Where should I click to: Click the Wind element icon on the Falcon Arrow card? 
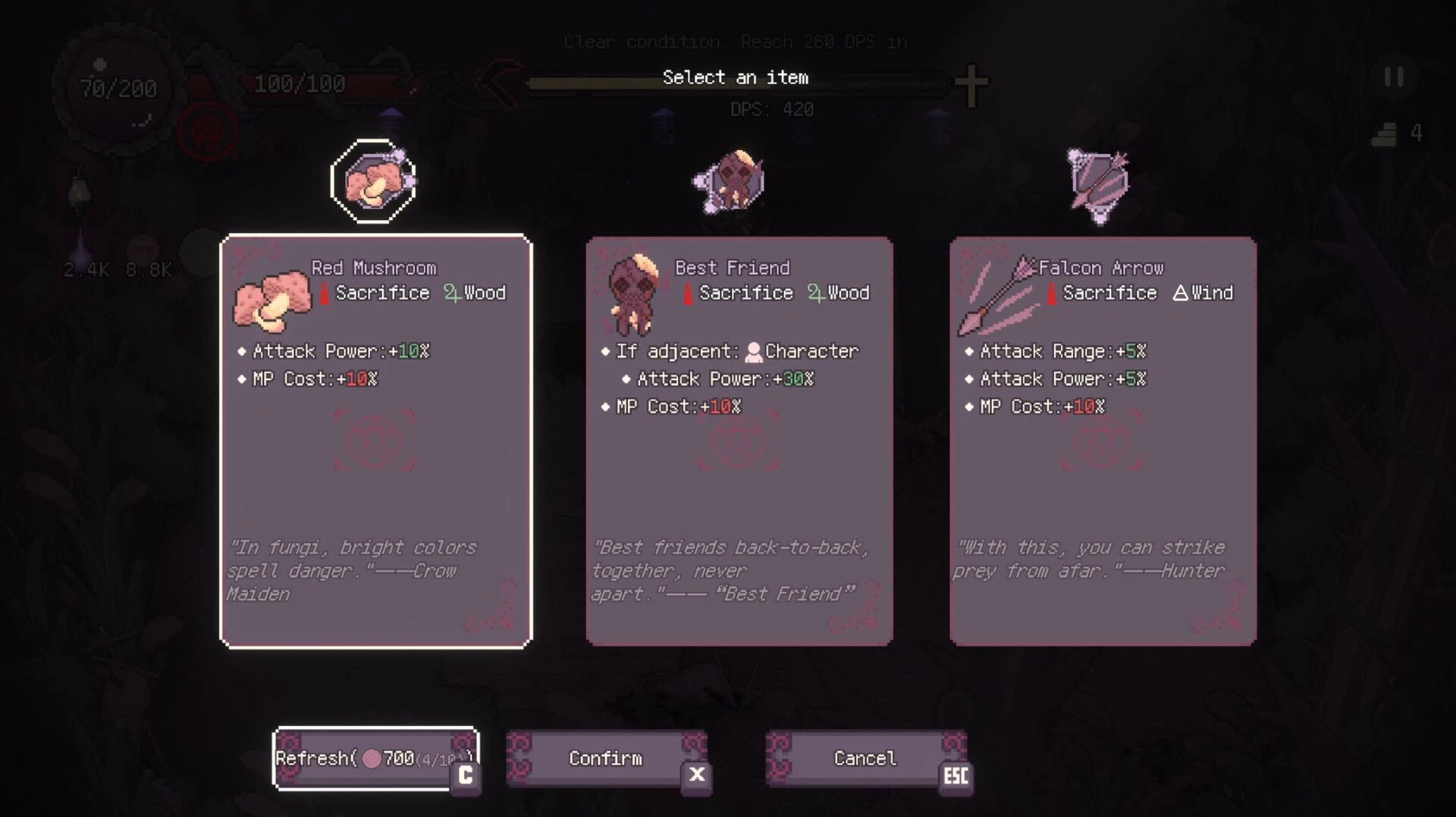(1181, 293)
